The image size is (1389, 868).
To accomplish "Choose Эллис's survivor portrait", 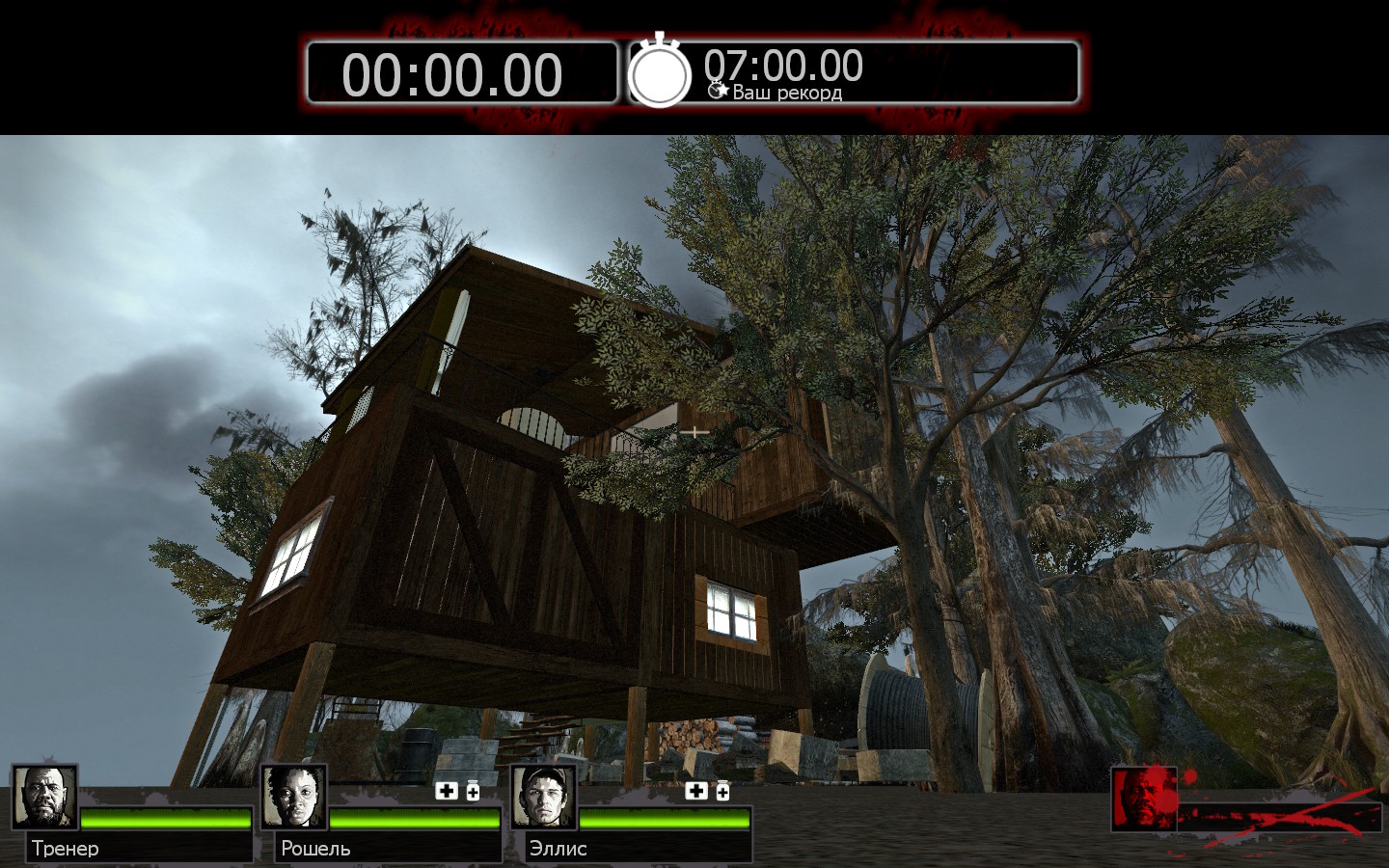I will pos(543,798).
